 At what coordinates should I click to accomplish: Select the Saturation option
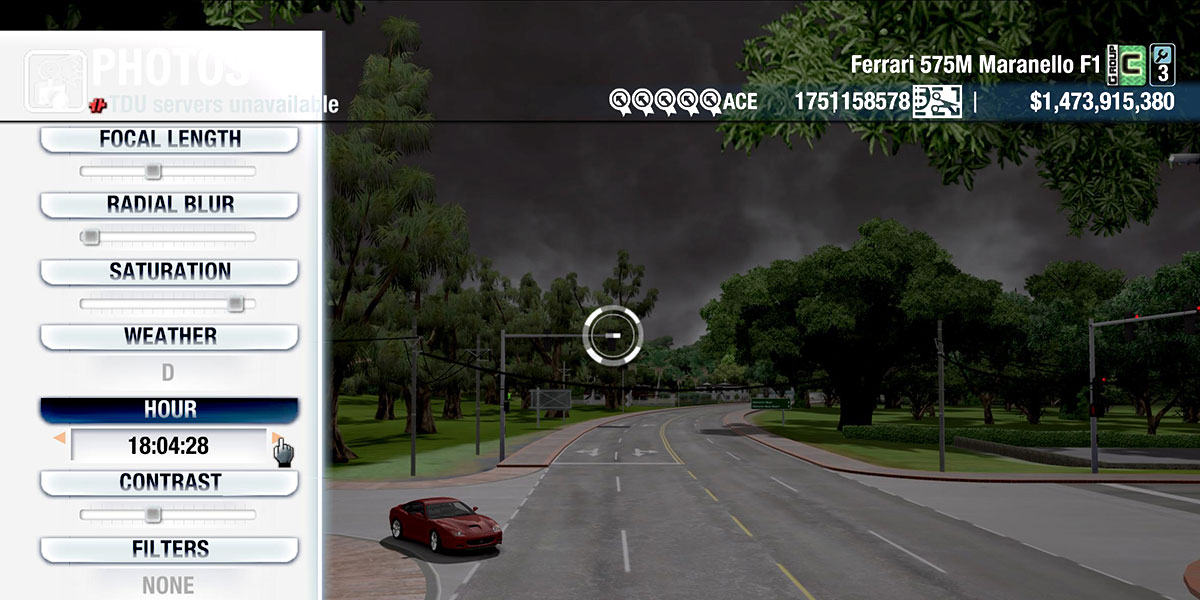tap(169, 272)
